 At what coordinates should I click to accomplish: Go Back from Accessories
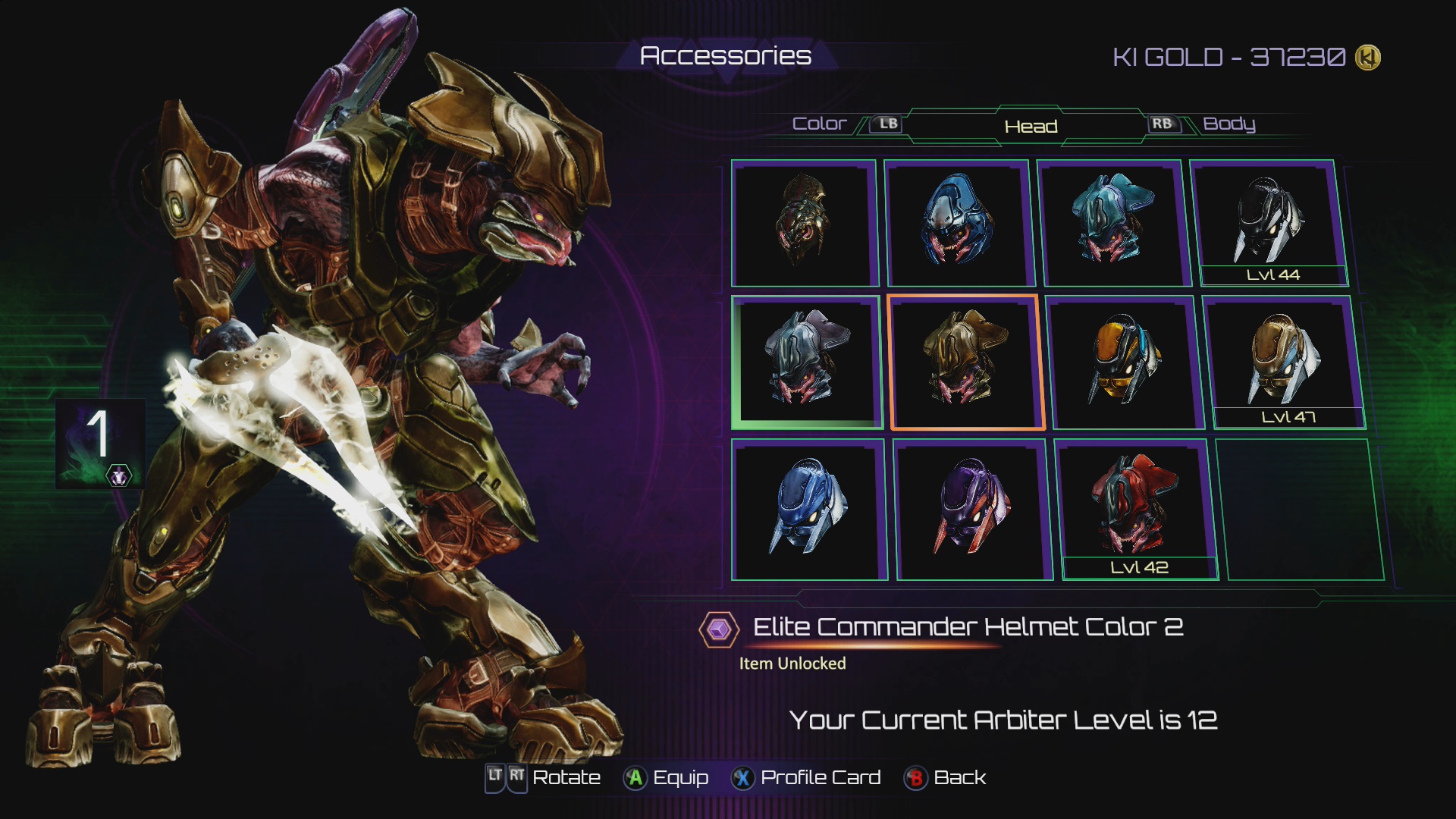(946, 778)
